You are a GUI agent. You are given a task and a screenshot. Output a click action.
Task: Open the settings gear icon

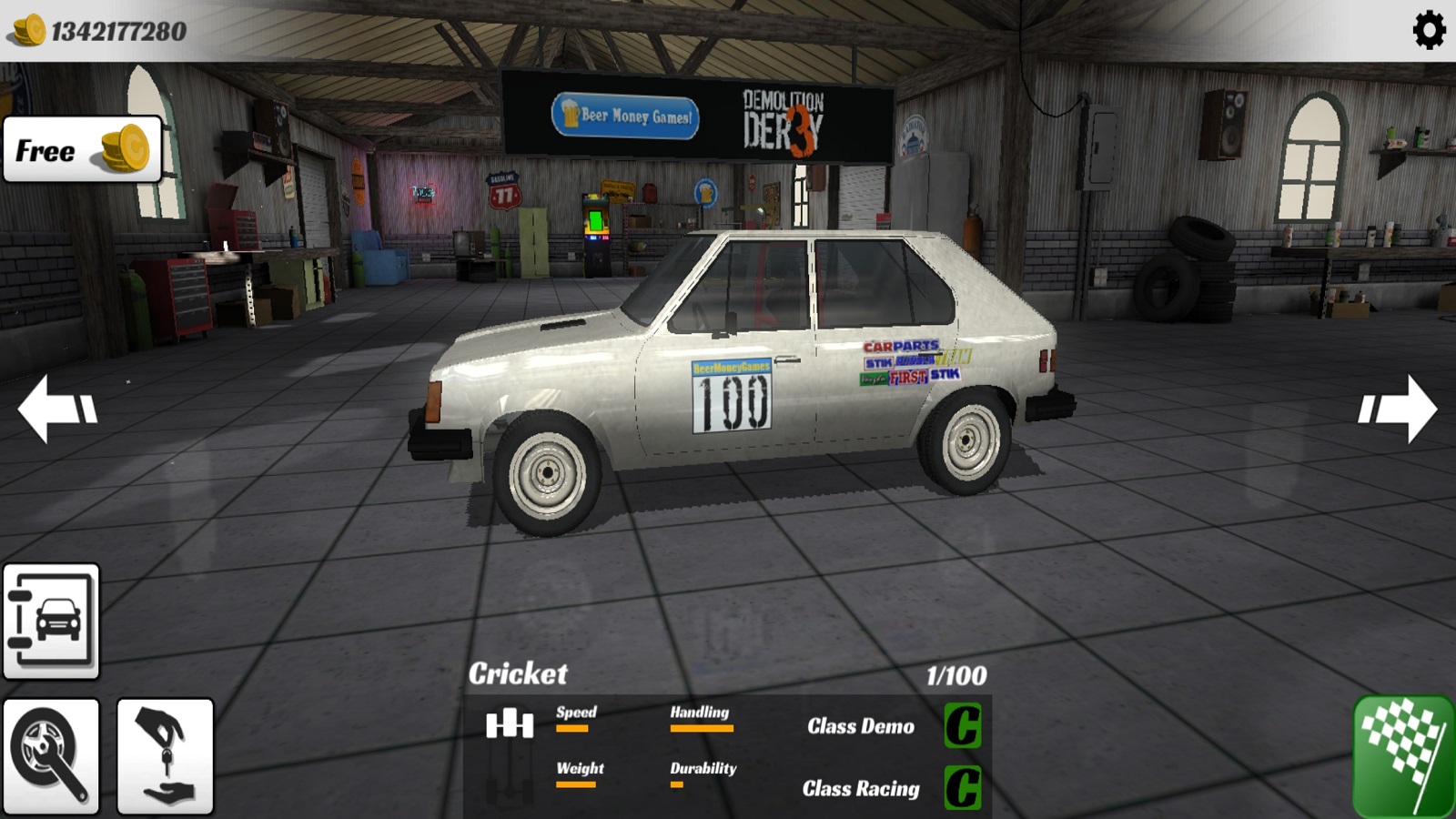pos(1429,31)
